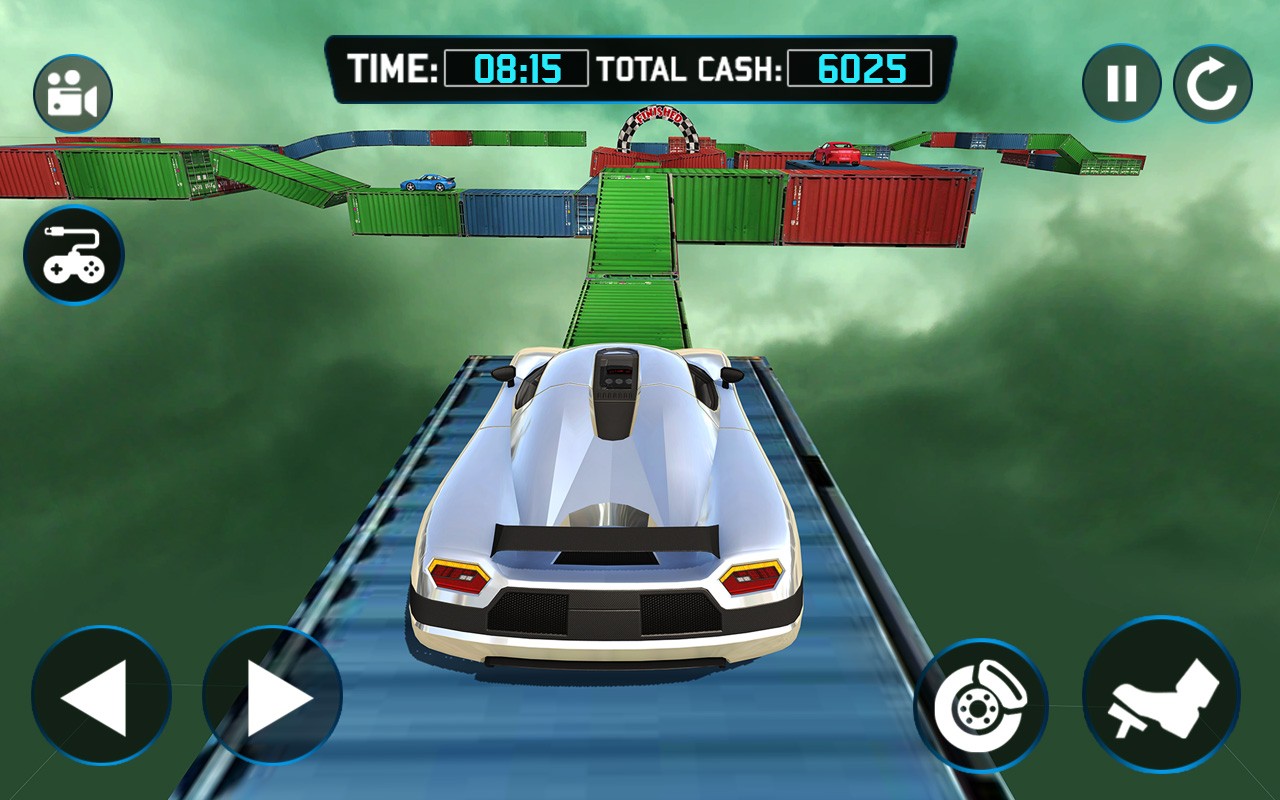Apply the brake disc button
Image resolution: width=1280 pixels, height=800 pixels.
pos(980,706)
